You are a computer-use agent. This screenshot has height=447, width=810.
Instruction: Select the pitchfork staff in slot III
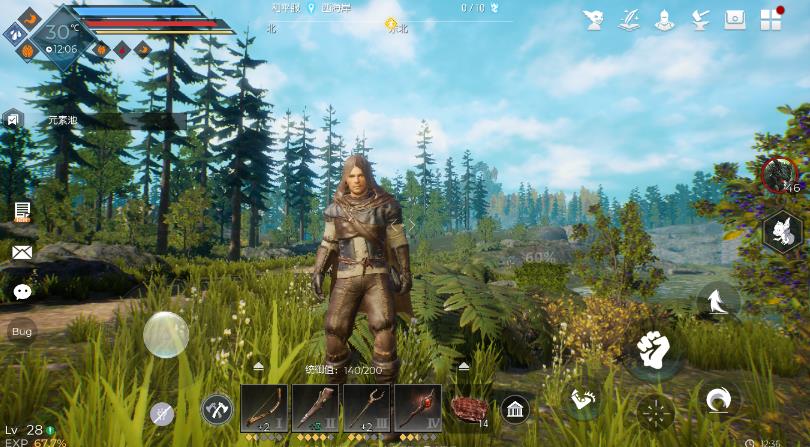(x=366, y=408)
